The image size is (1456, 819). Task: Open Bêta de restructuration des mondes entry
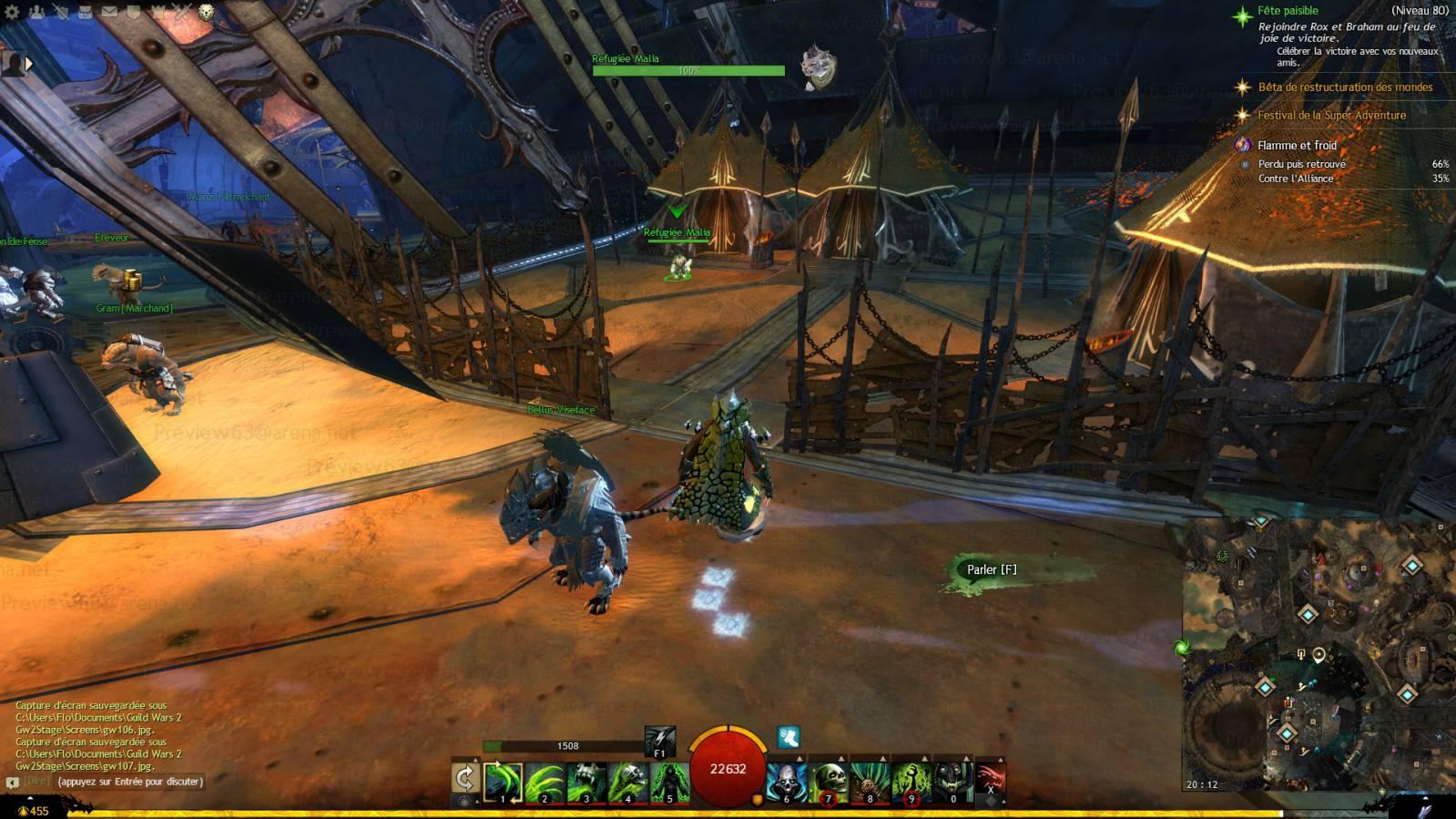pyautogui.click(x=1345, y=87)
